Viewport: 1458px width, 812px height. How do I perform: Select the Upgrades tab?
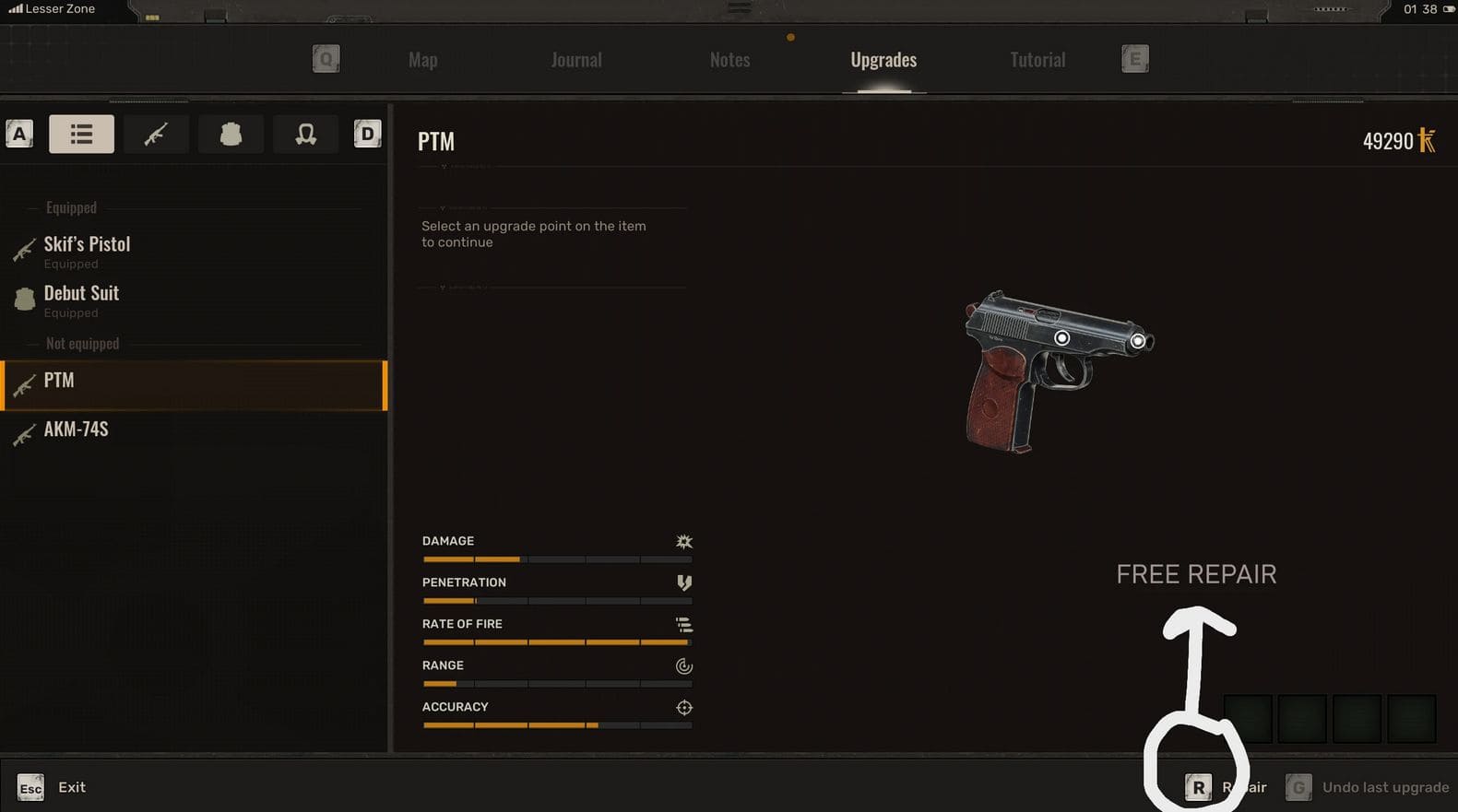click(x=883, y=60)
